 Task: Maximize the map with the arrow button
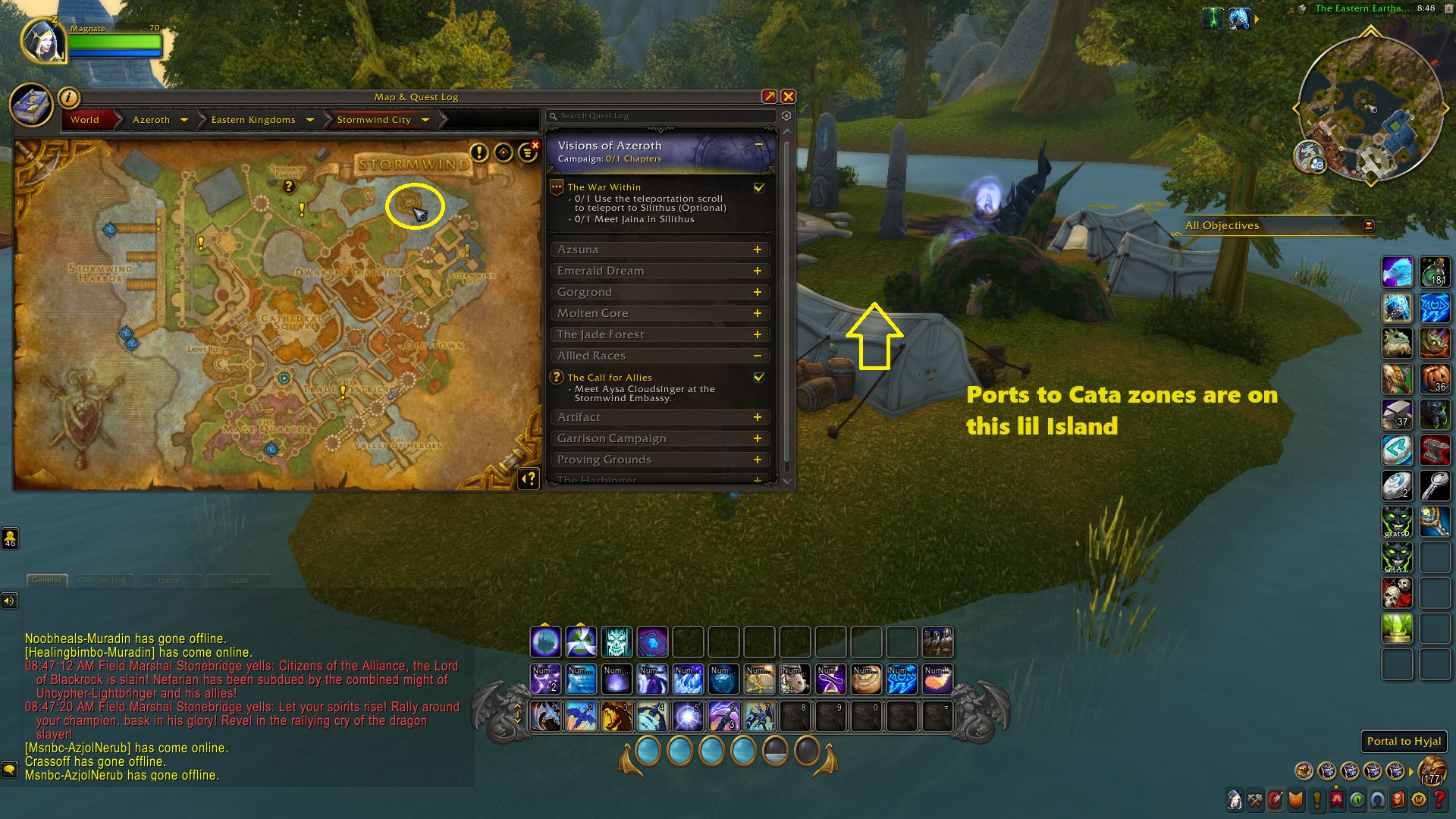click(x=769, y=96)
